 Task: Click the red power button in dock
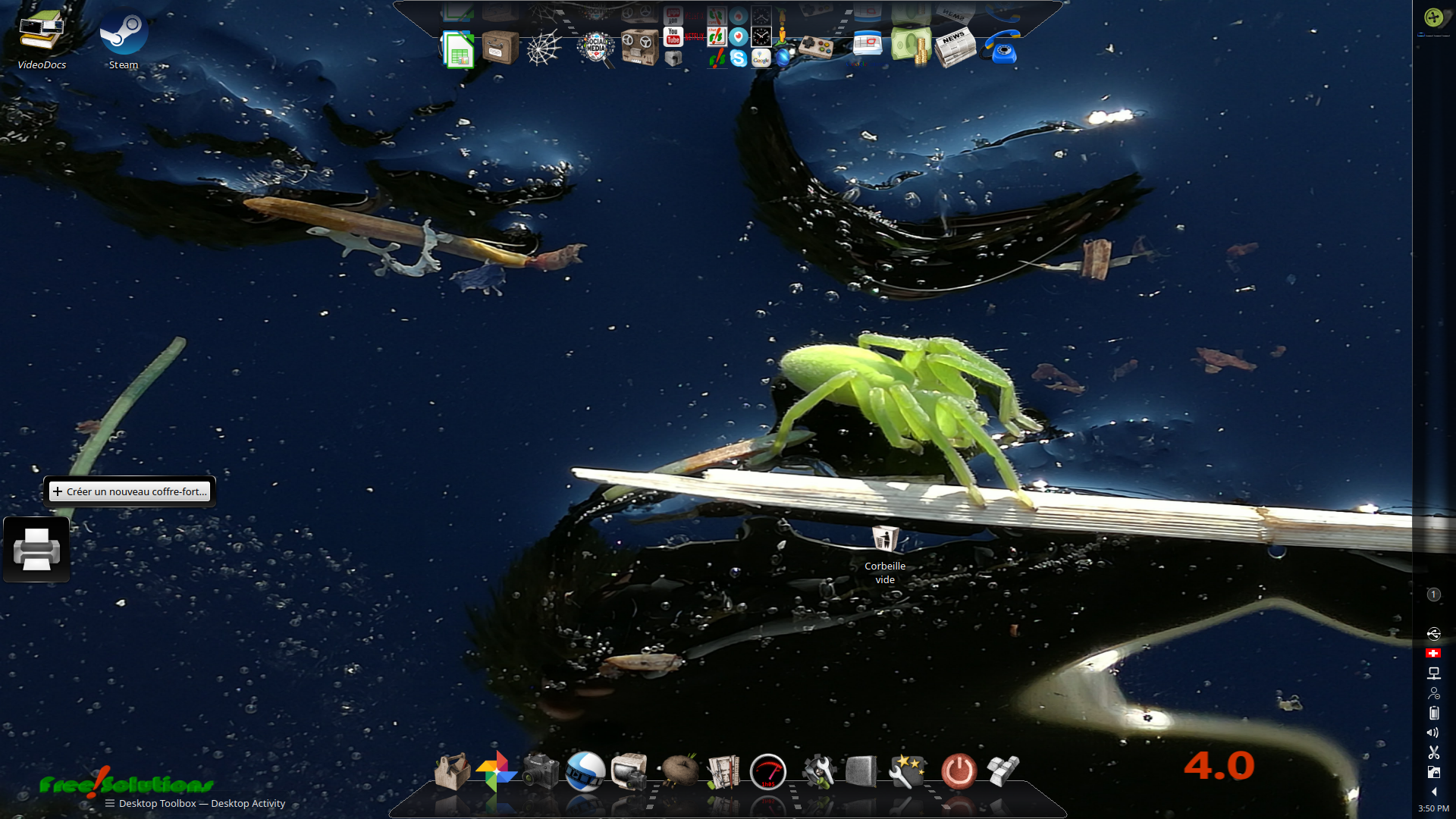[959, 771]
